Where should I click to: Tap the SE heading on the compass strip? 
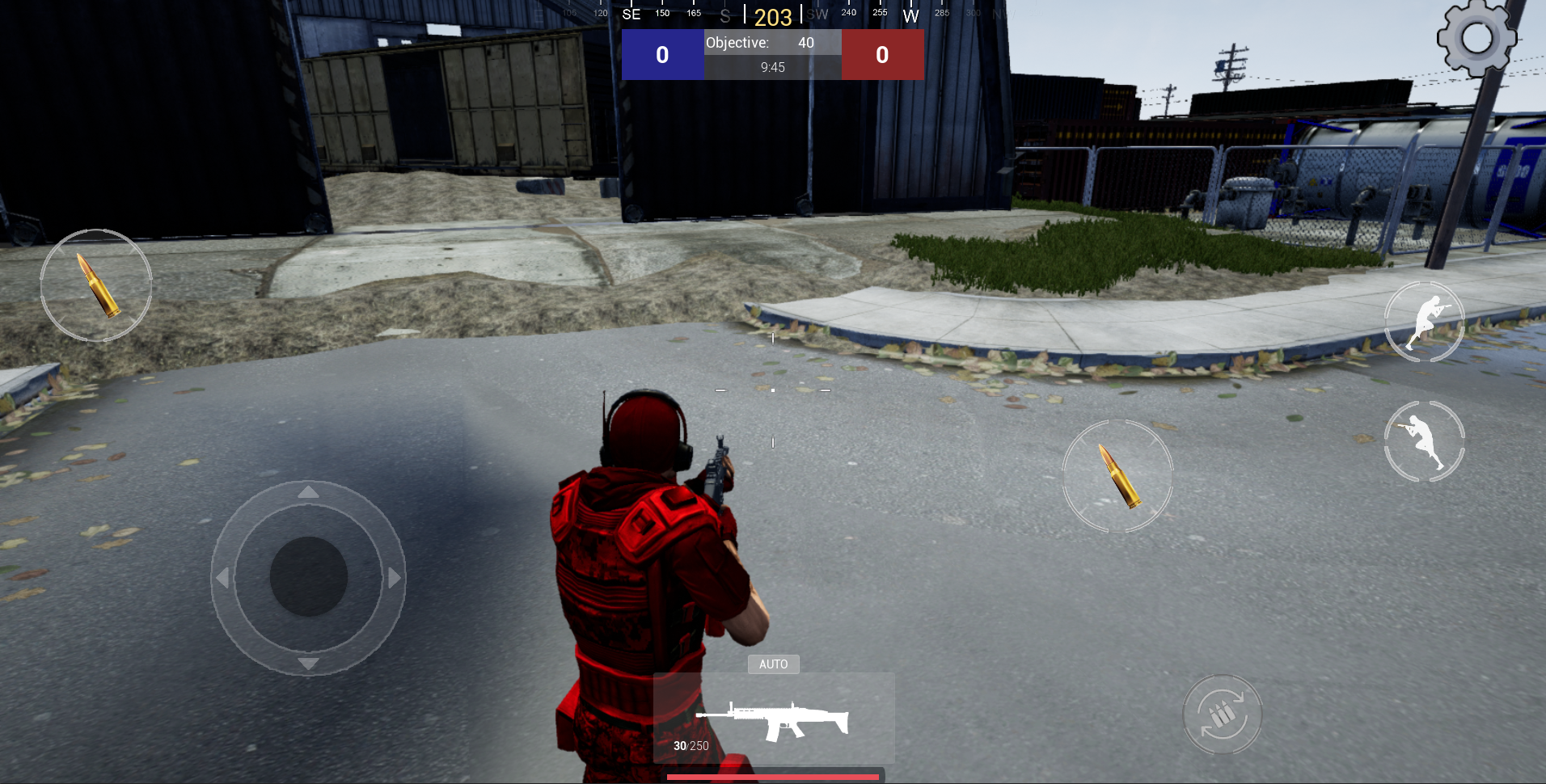[x=631, y=13]
